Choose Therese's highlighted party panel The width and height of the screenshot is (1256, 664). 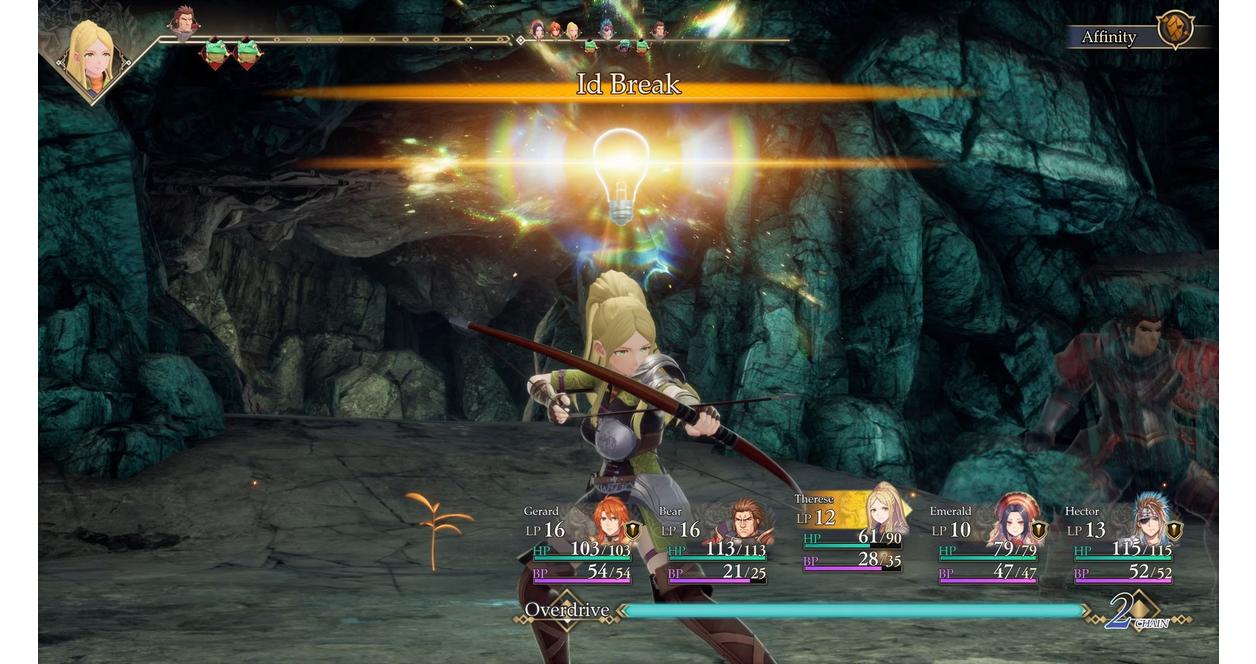(x=852, y=533)
